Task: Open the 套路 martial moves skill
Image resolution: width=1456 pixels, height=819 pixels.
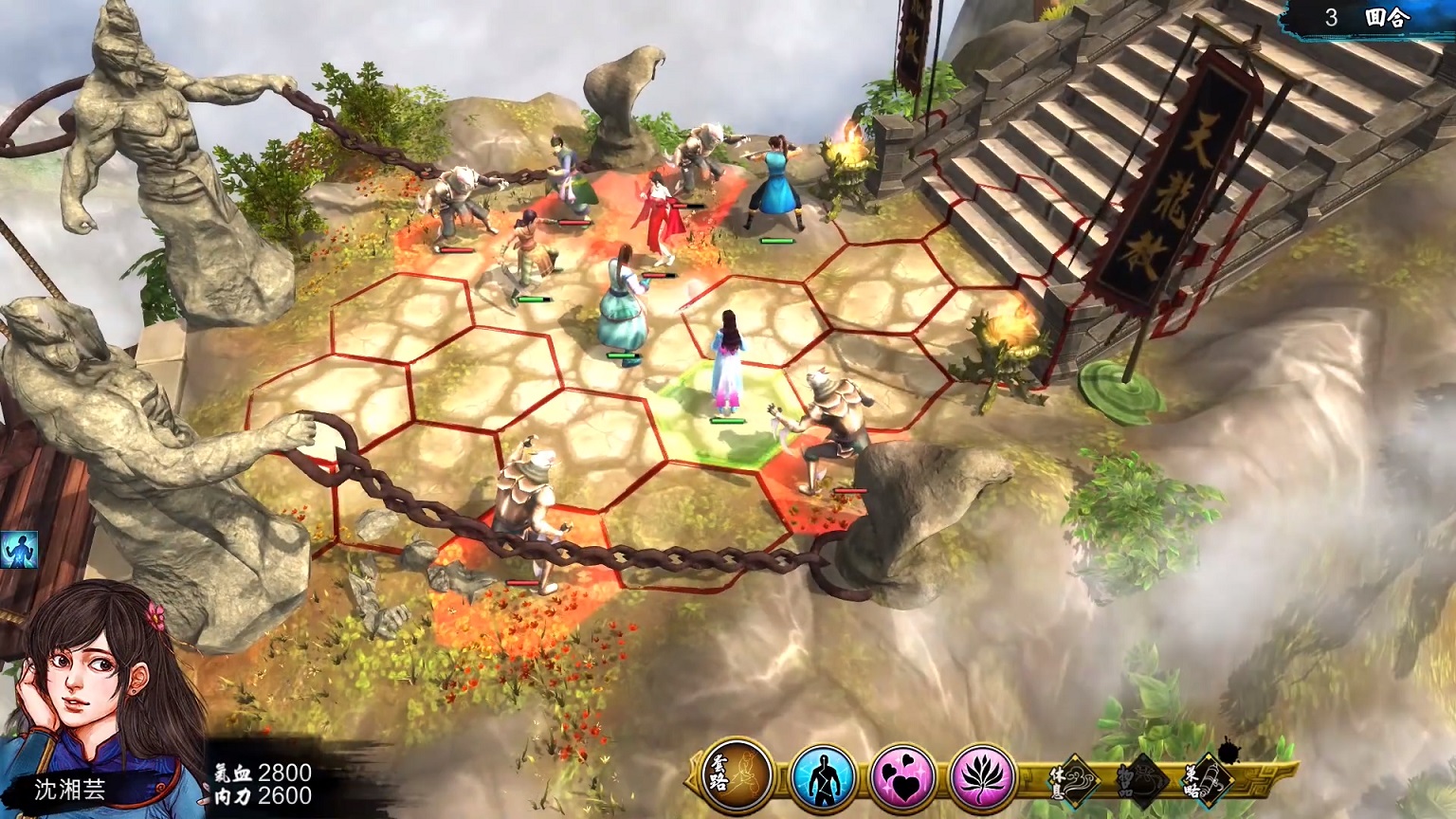Action: [737, 777]
